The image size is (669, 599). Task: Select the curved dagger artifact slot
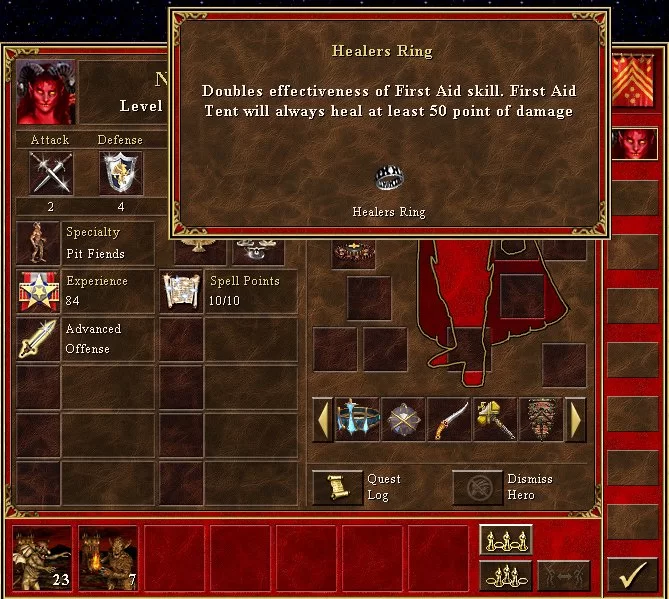tap(449, 420)
